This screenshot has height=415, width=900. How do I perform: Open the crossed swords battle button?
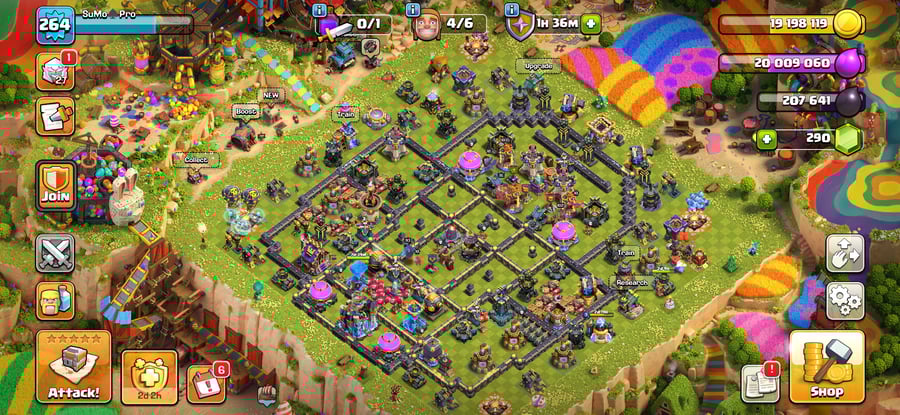click(x=56, y=253)
